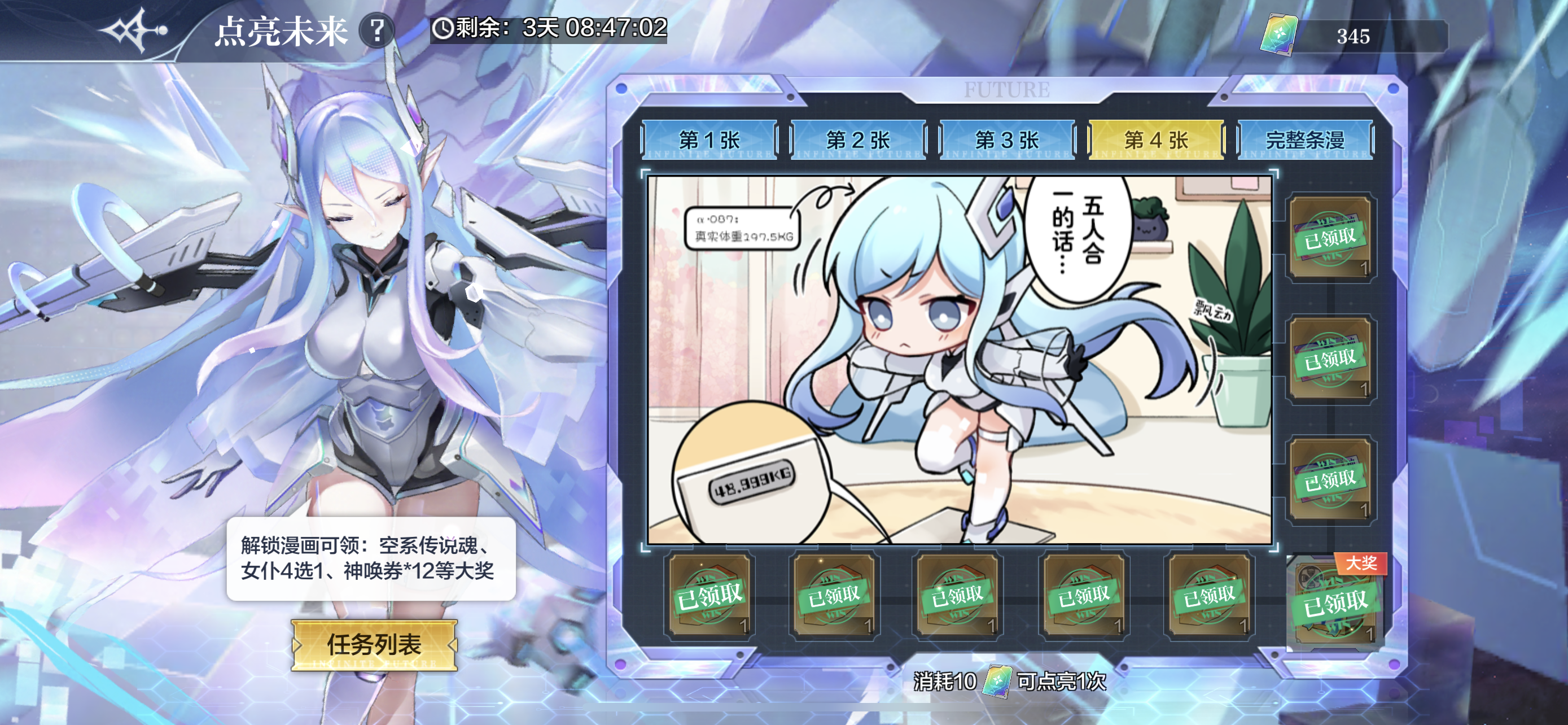Switch to the 第2张 tab
This screenshot has height=725, width=1568.
coord(857,141)
